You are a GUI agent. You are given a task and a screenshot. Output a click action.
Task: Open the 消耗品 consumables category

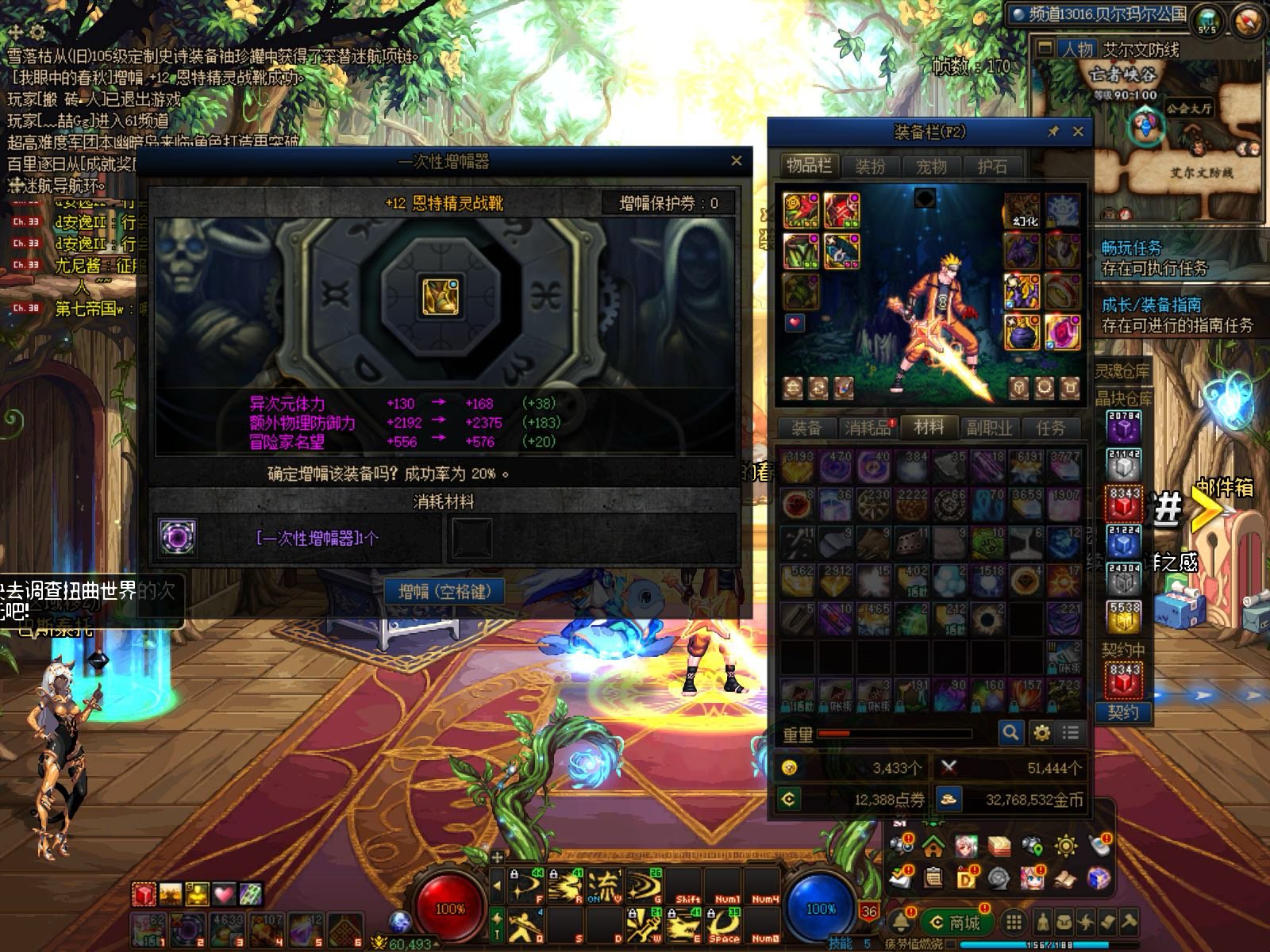[868, 428]
